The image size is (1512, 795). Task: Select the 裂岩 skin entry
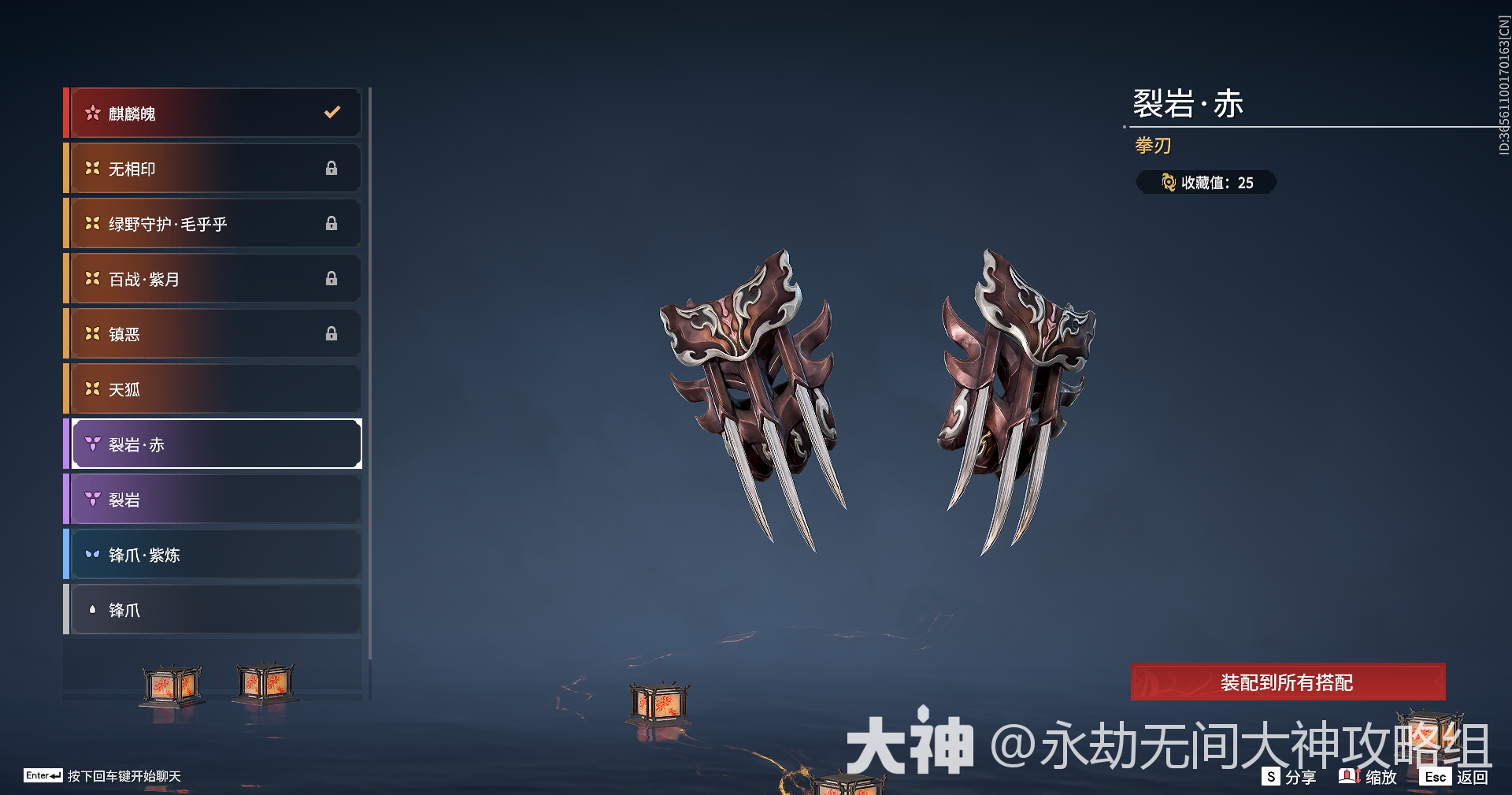[213, 499]
